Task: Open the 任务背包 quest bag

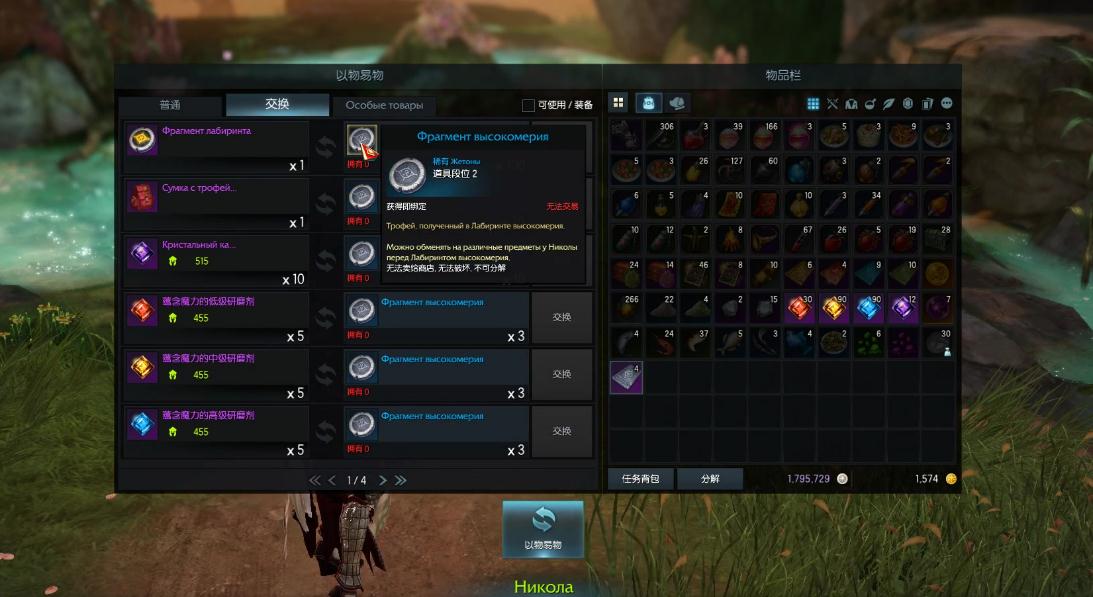Action: coord(641,479)
